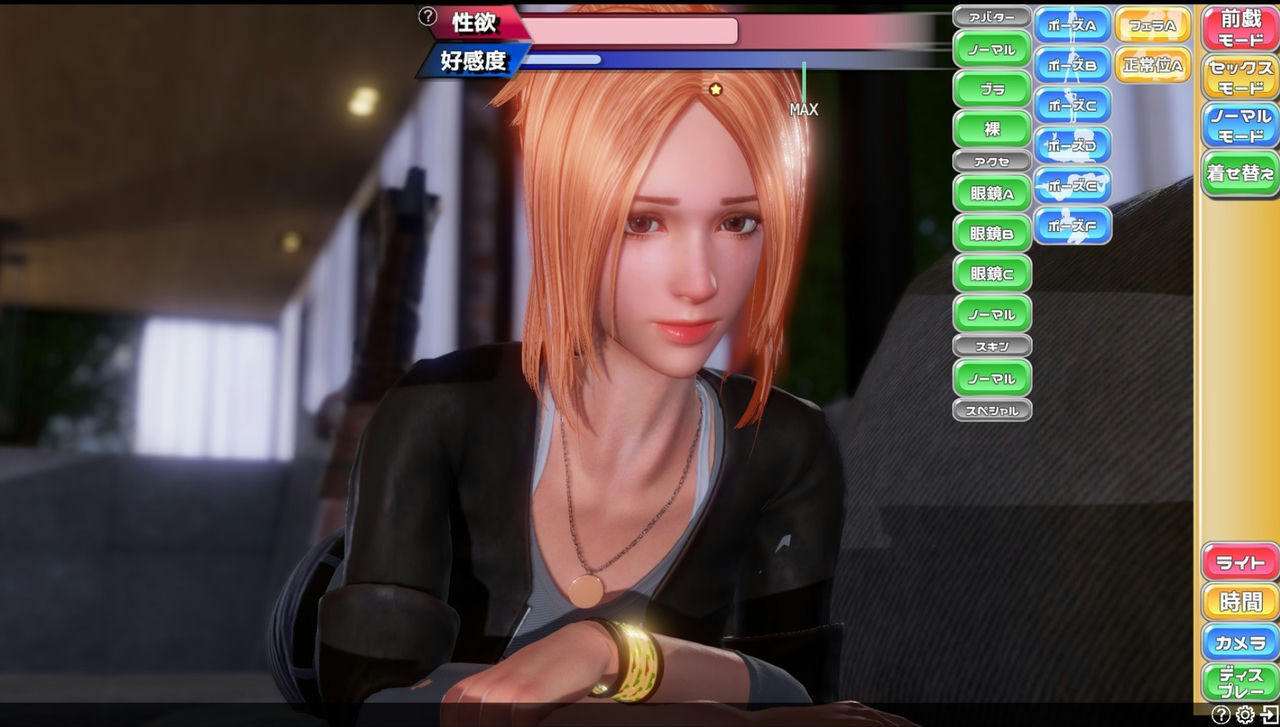Viewport: 1280px width, 727px height.
Task: Choose the 正常位A position
Action: click(1152, 66)
